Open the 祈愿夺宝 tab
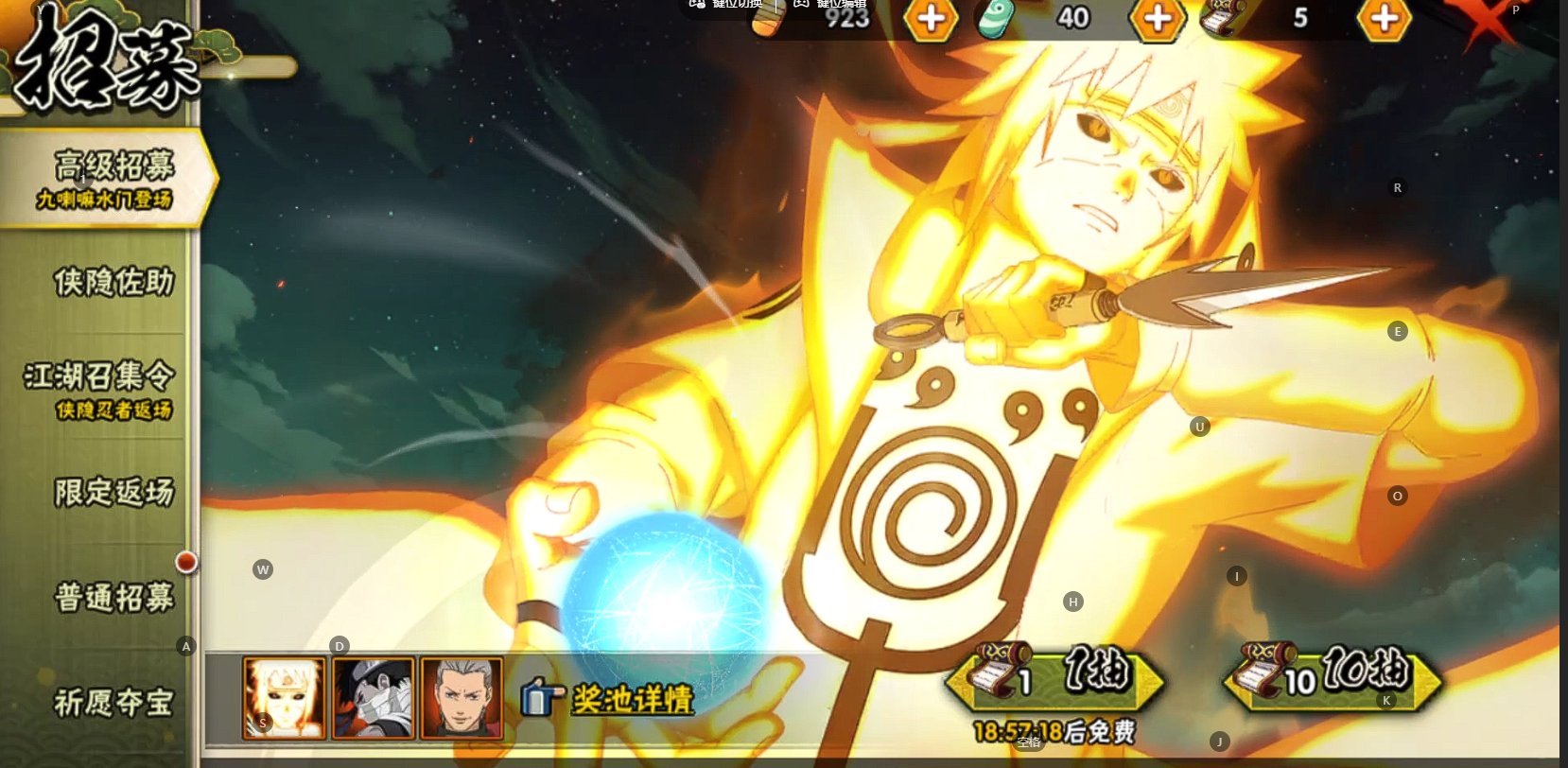The height and width of the screenshot is (768, 1568). coord(113,702)
